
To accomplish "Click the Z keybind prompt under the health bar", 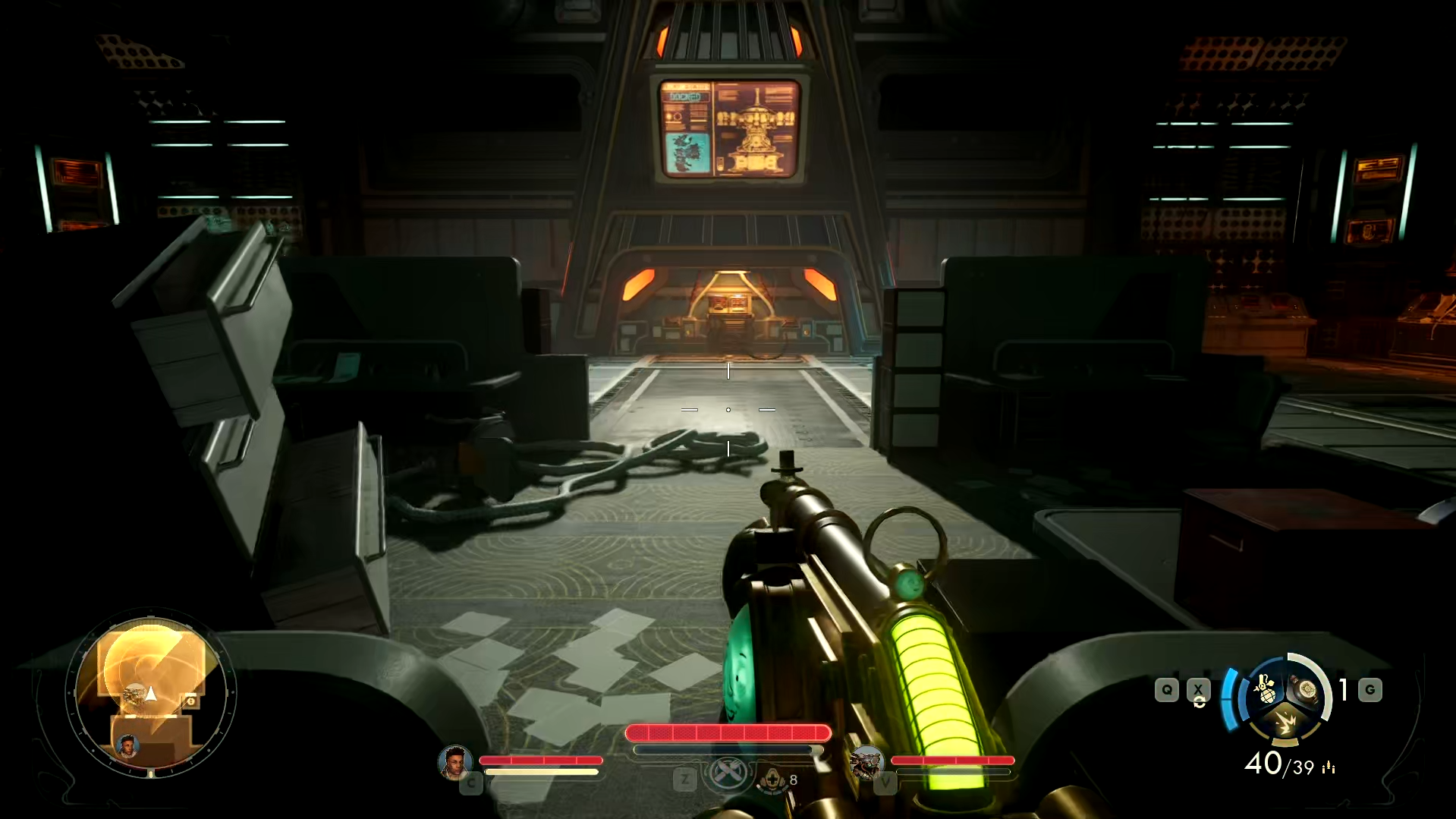I will [x=684, y=780].
